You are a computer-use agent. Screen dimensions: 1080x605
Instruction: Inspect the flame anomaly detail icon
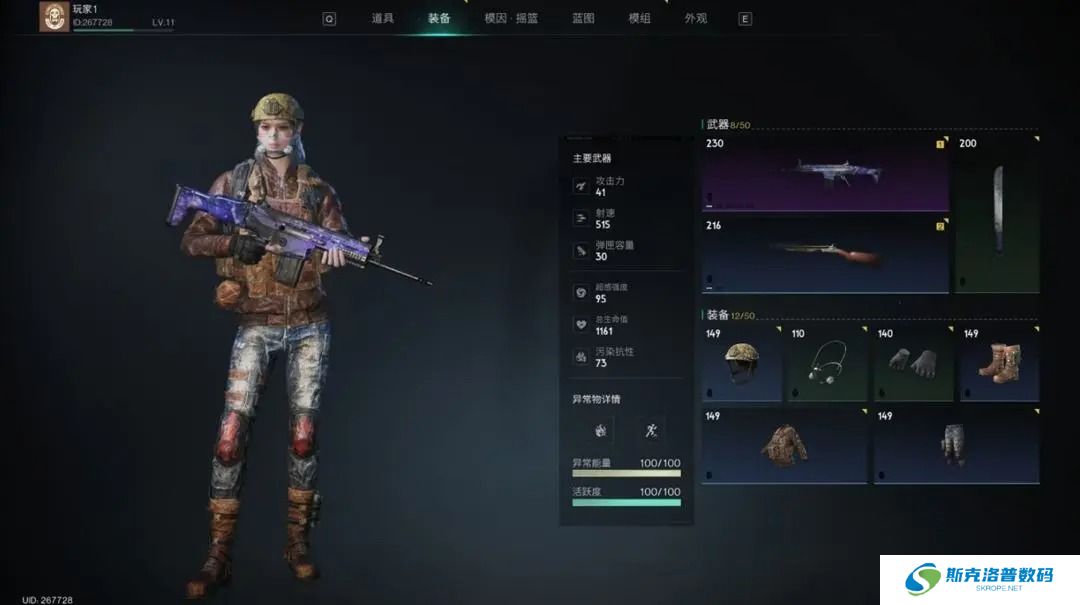(x=600, y=431)
